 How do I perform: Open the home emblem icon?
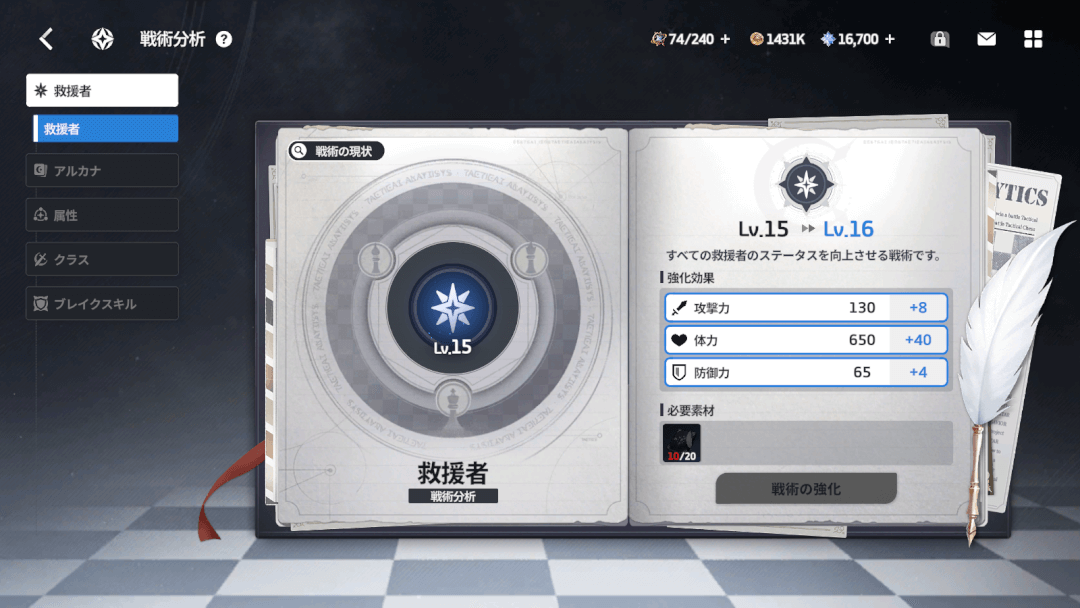pos(102,39)
